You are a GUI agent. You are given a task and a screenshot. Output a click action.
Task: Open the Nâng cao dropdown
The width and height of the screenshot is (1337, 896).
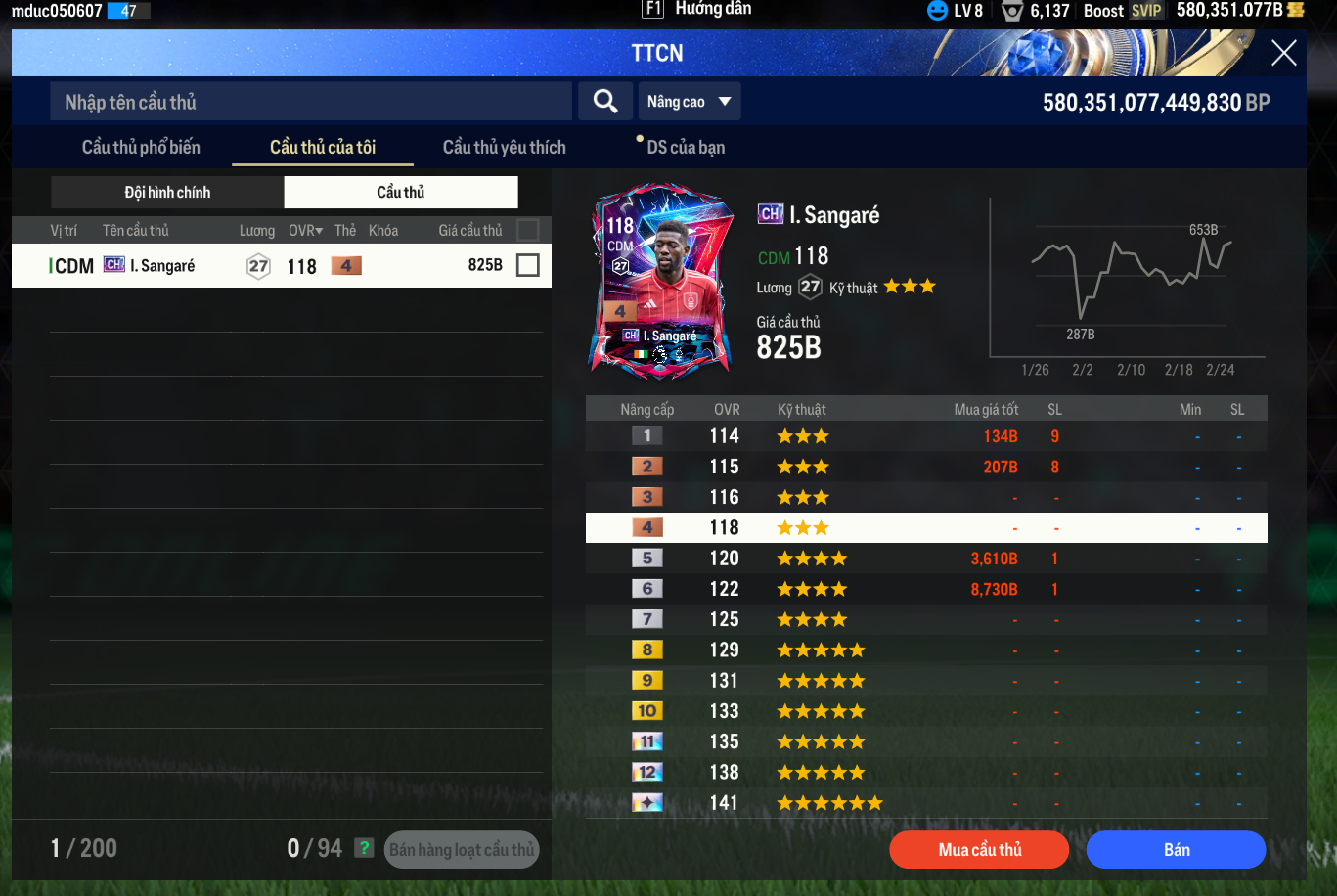point(690,102)
